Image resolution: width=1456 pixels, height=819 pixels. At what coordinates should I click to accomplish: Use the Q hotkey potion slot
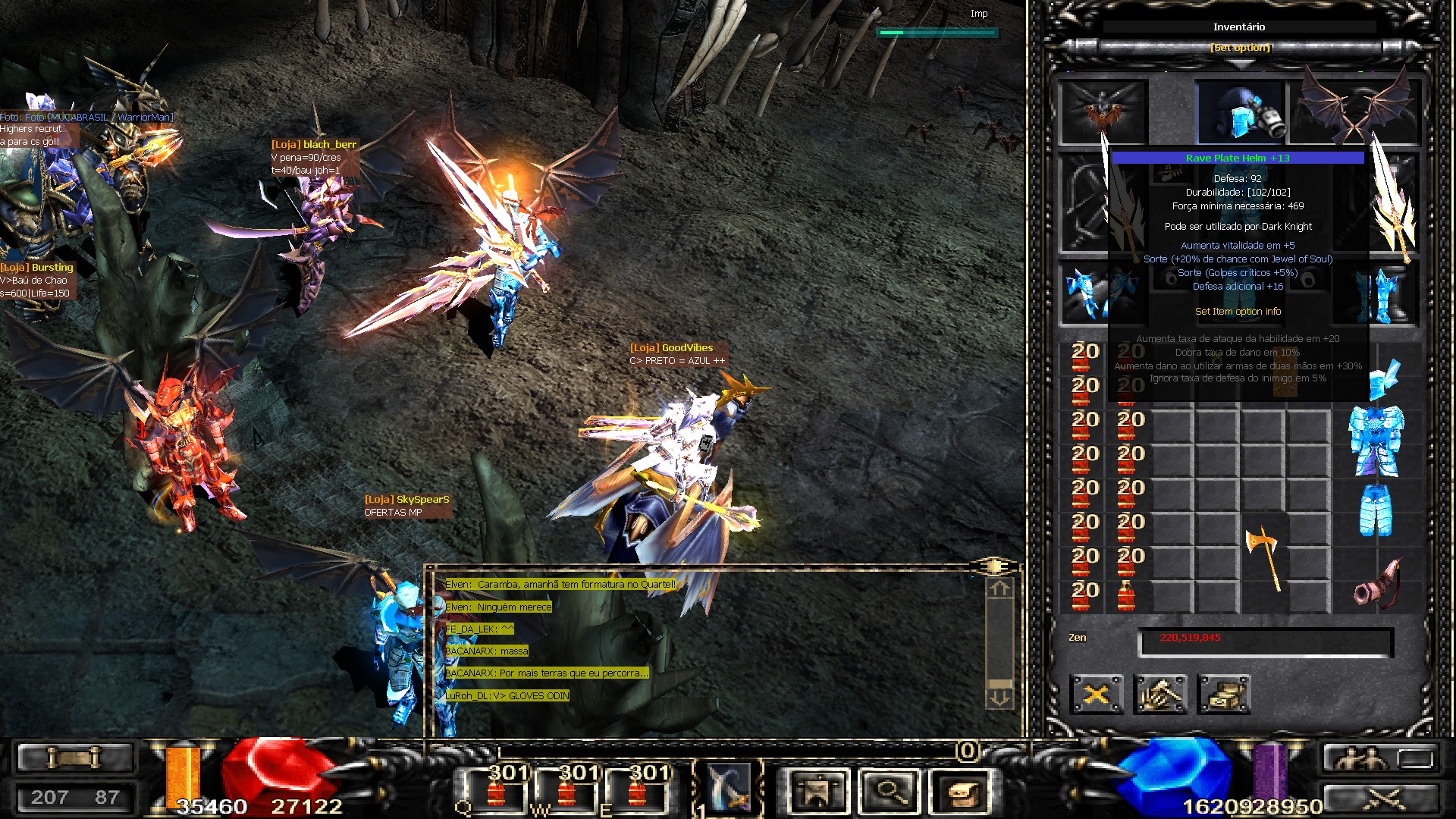click(x=497, y=790)
